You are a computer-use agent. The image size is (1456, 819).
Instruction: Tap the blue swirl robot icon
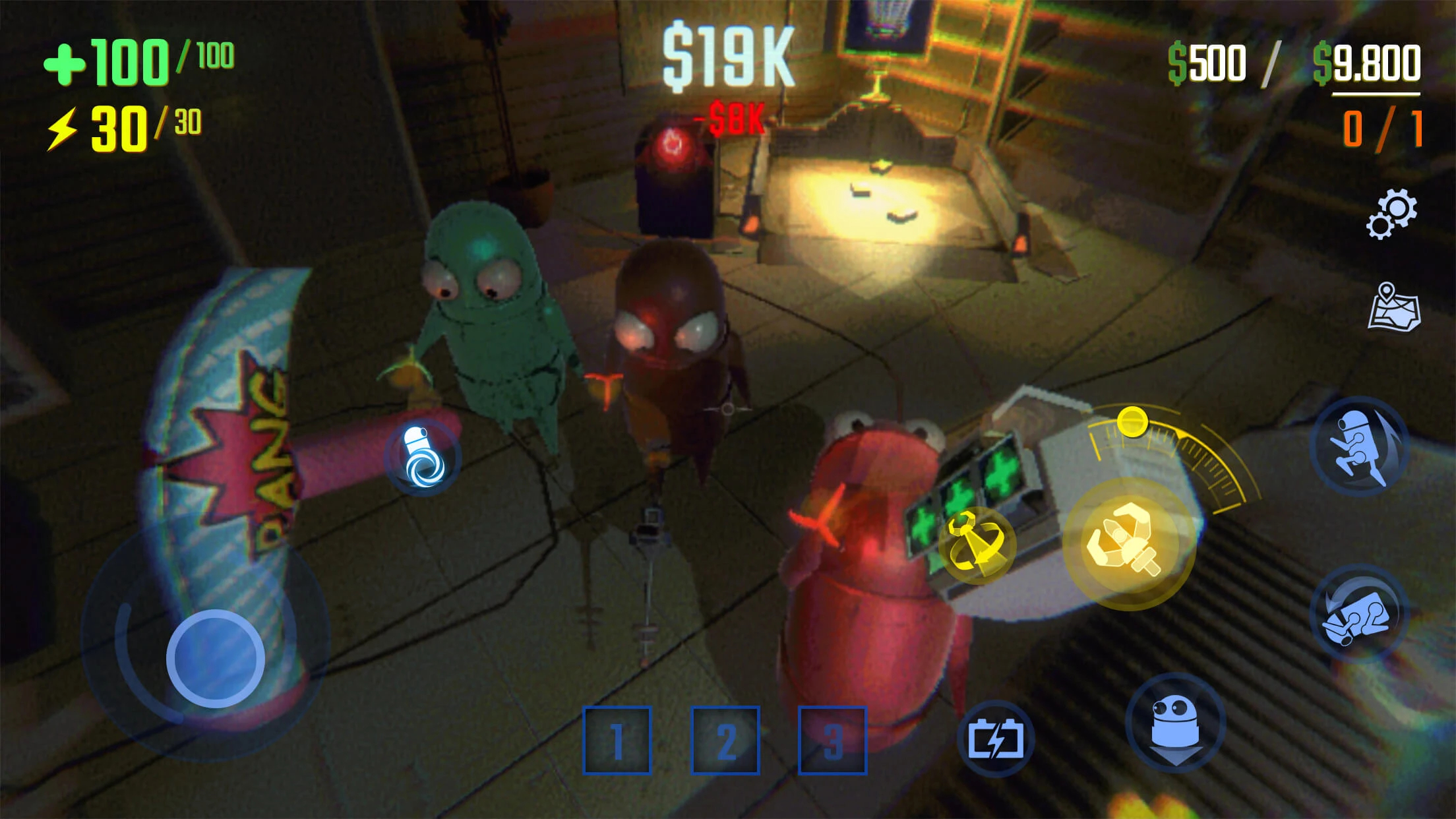pyautogui.click(x=424, y=456)
